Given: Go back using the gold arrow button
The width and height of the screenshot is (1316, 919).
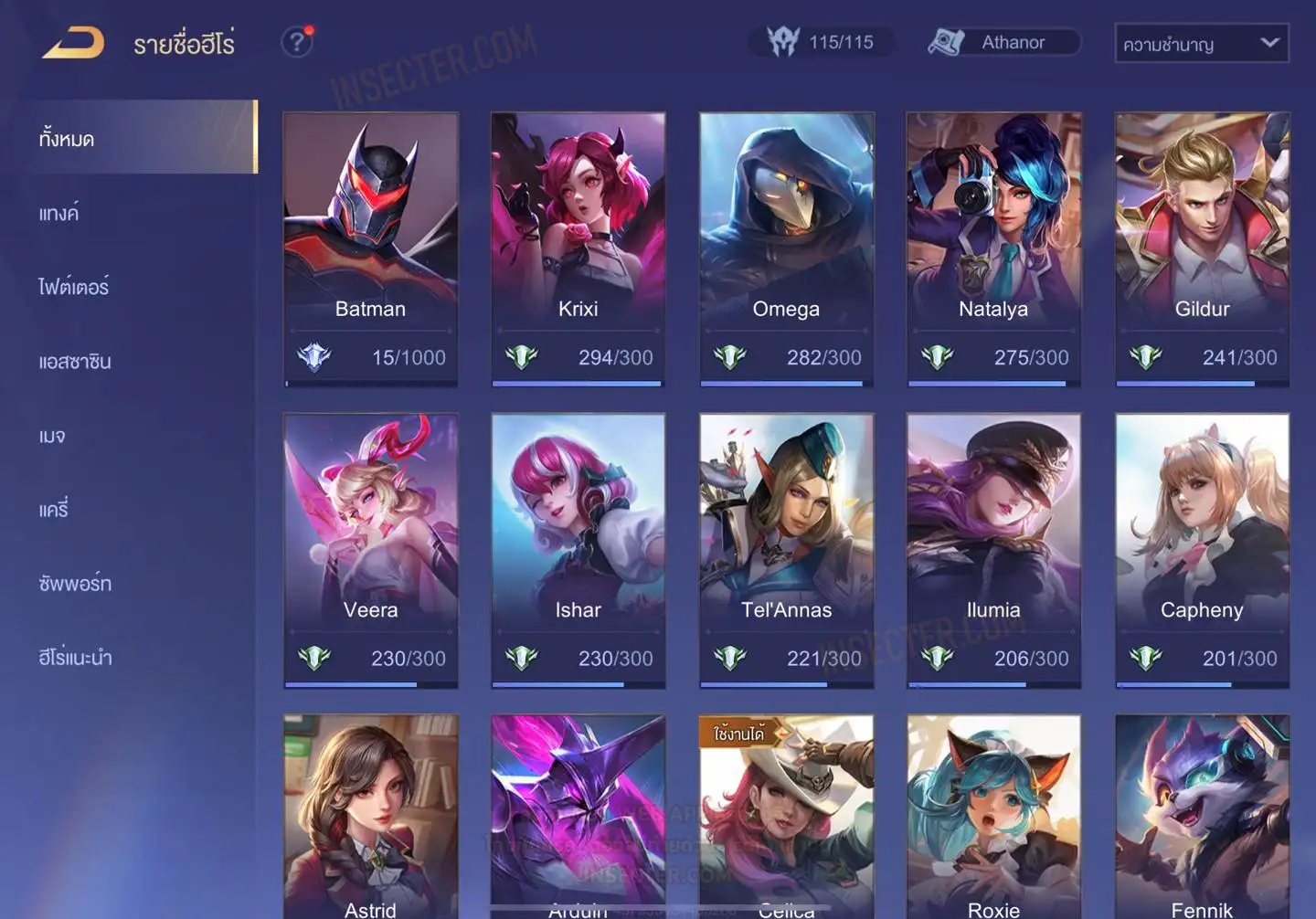Looking at the screenshot, I should [73, 43].
